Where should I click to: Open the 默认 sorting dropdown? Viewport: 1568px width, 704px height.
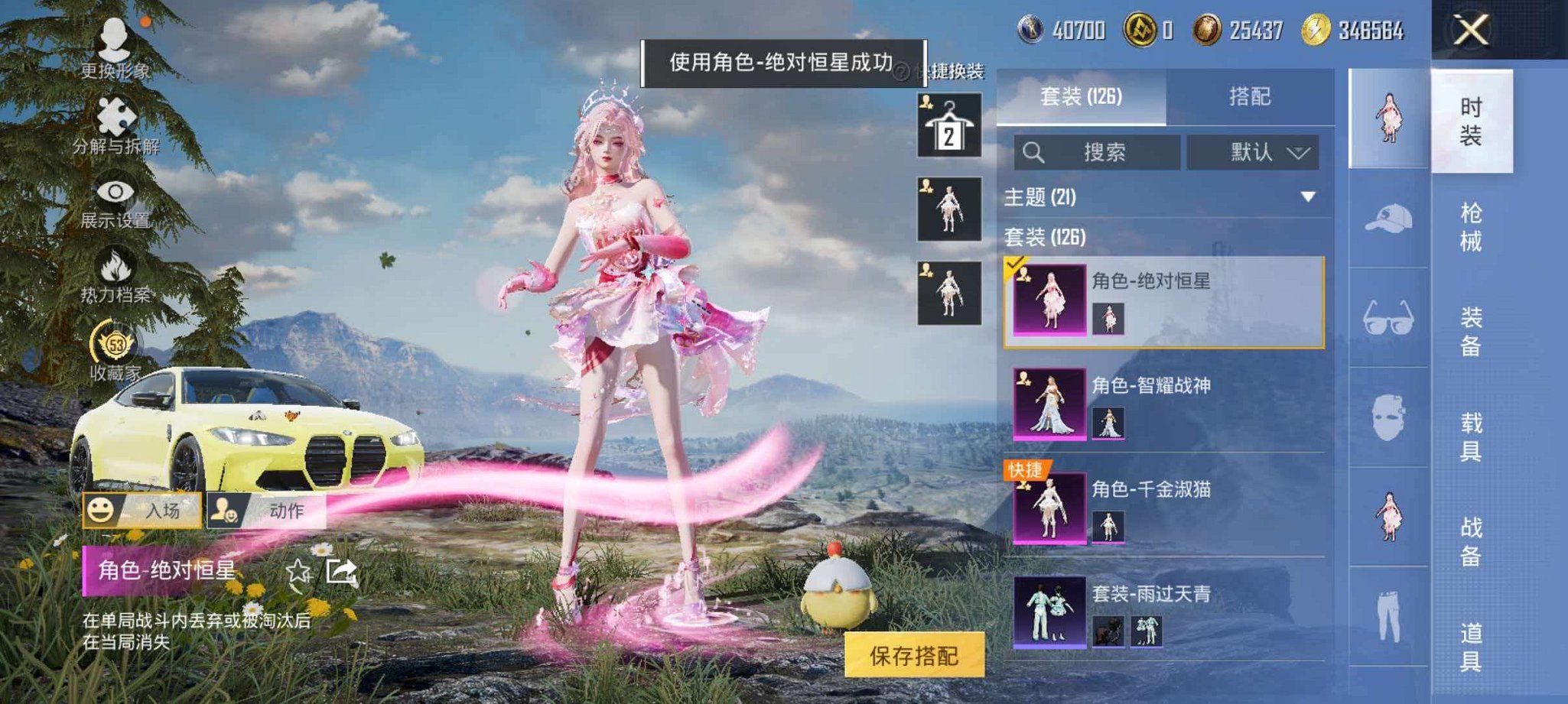1254,151
